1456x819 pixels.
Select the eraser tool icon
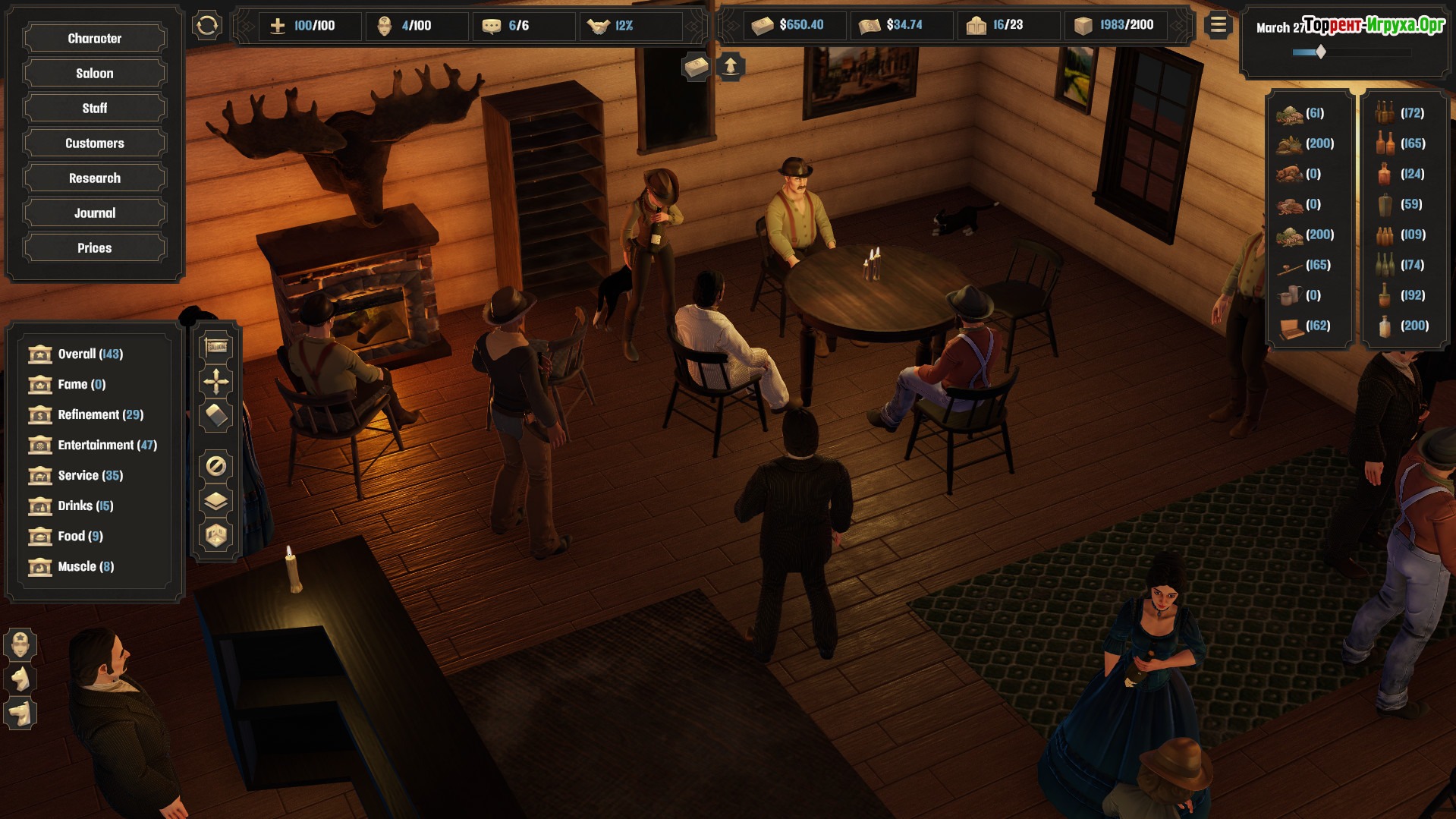point(216,415)
